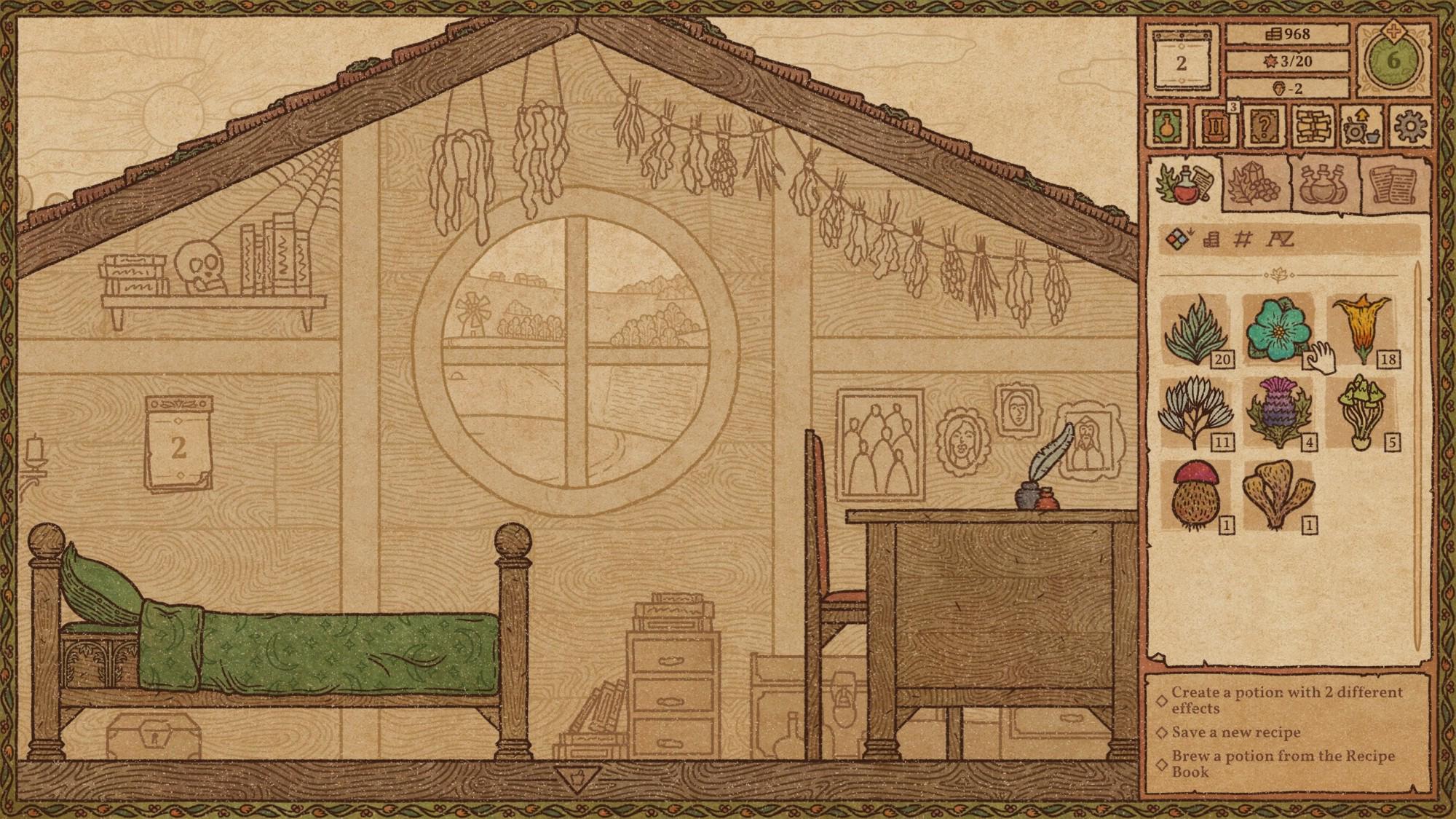The image size is (1456, 819).
Task: Open the color sort dropdown arrow
Action: [x=1190, y=233]
